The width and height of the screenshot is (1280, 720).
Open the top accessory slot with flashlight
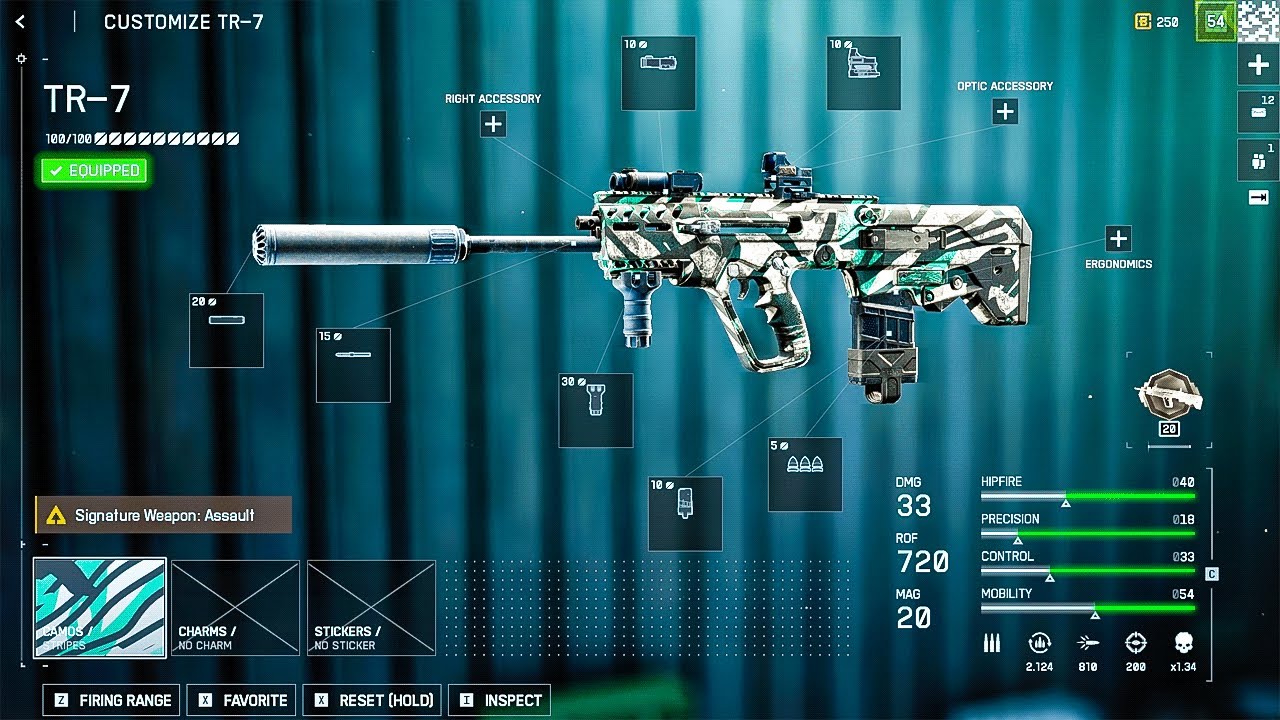point(658,73)
